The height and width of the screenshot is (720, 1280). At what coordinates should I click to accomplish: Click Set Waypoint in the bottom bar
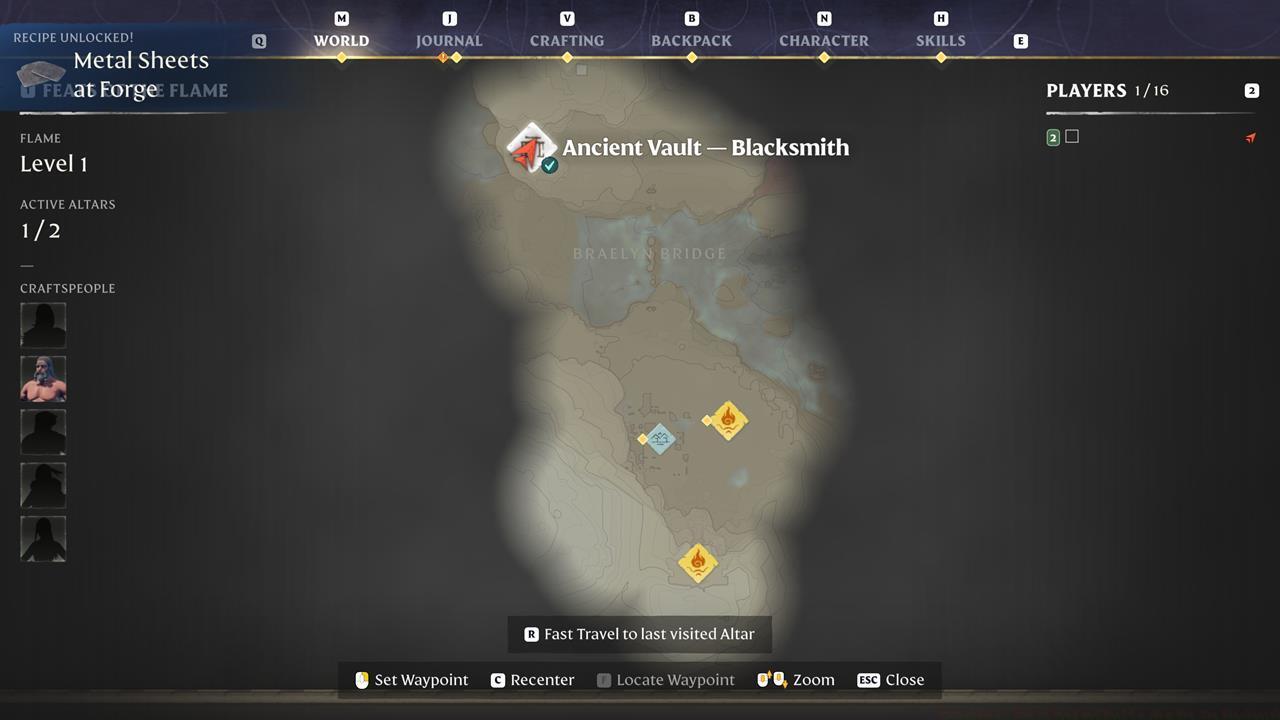point(411,679)
